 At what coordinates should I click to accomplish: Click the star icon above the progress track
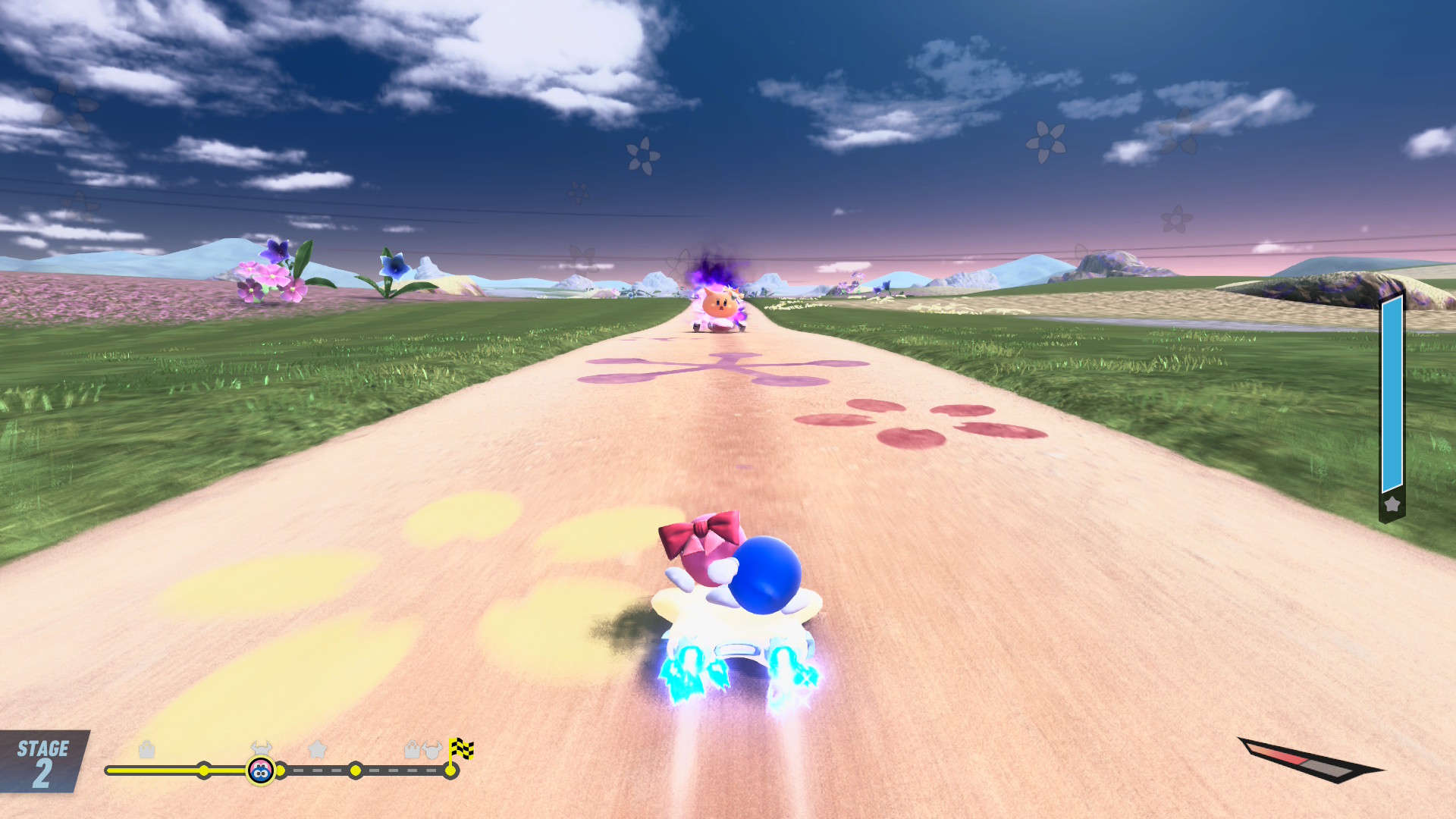pyautogui.click(x=318, y=749)
